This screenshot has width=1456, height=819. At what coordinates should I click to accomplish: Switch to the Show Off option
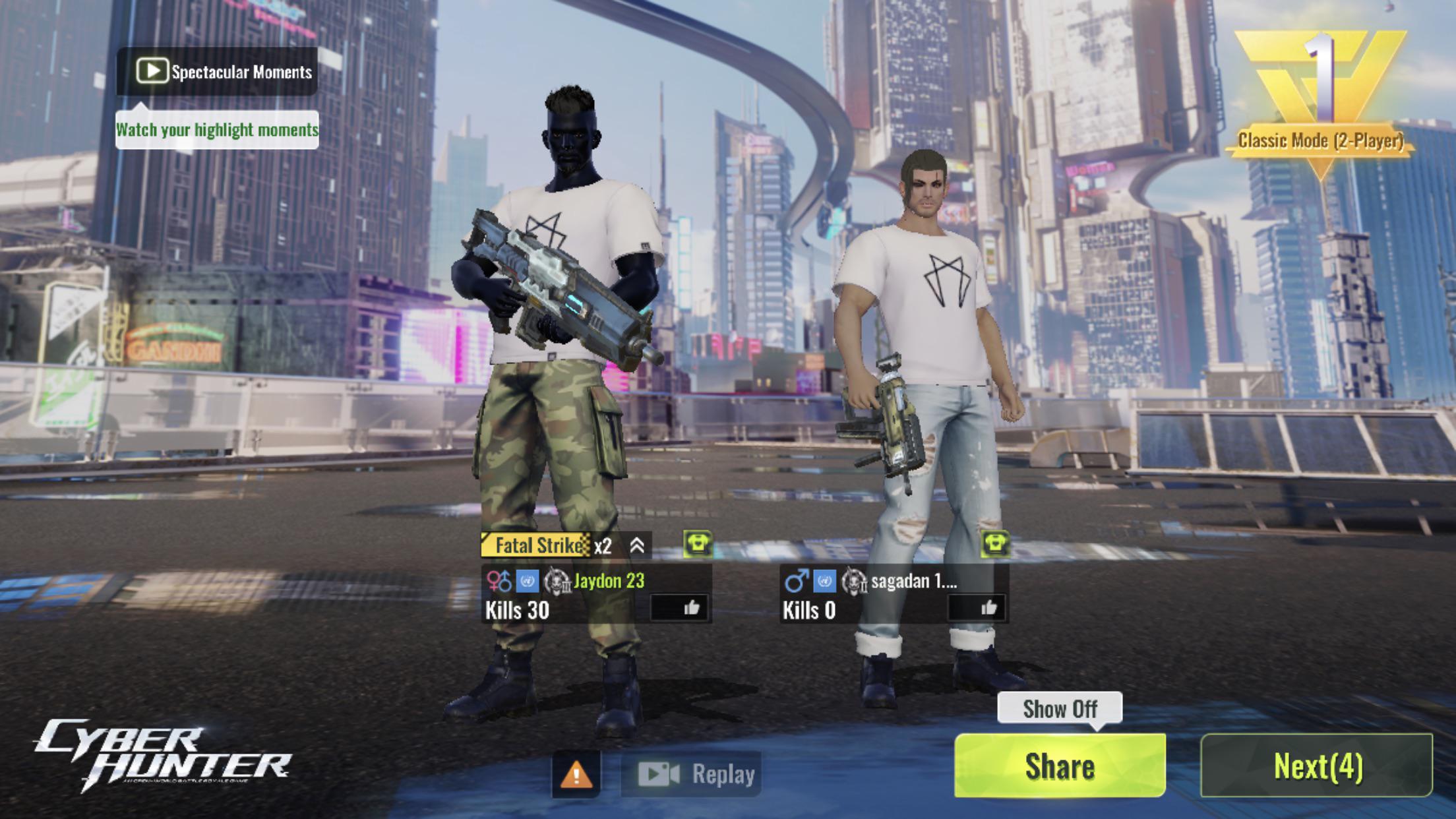(x=1059, y=709)
